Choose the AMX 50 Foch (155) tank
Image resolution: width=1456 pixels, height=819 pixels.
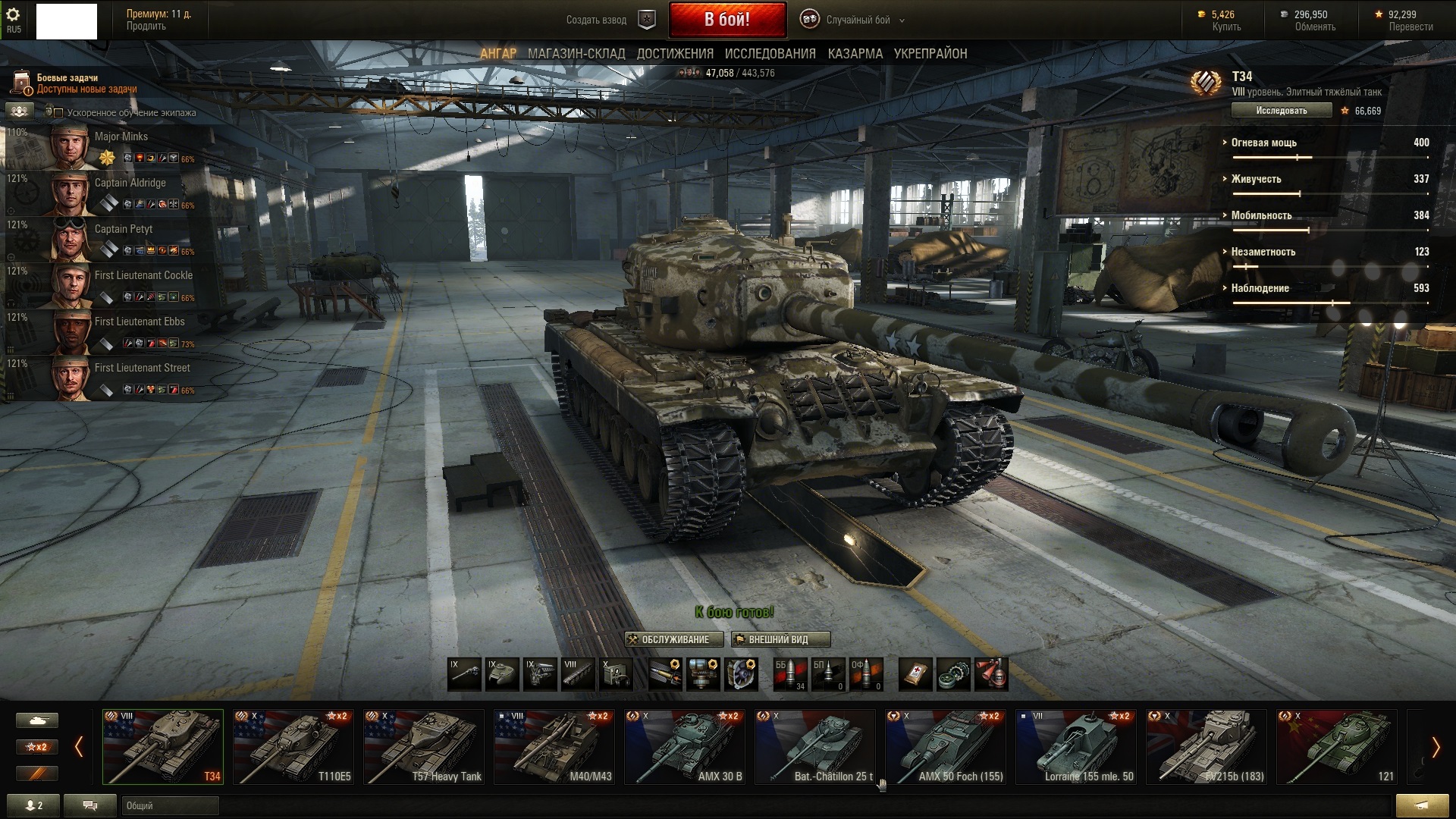tap(945, 746)
